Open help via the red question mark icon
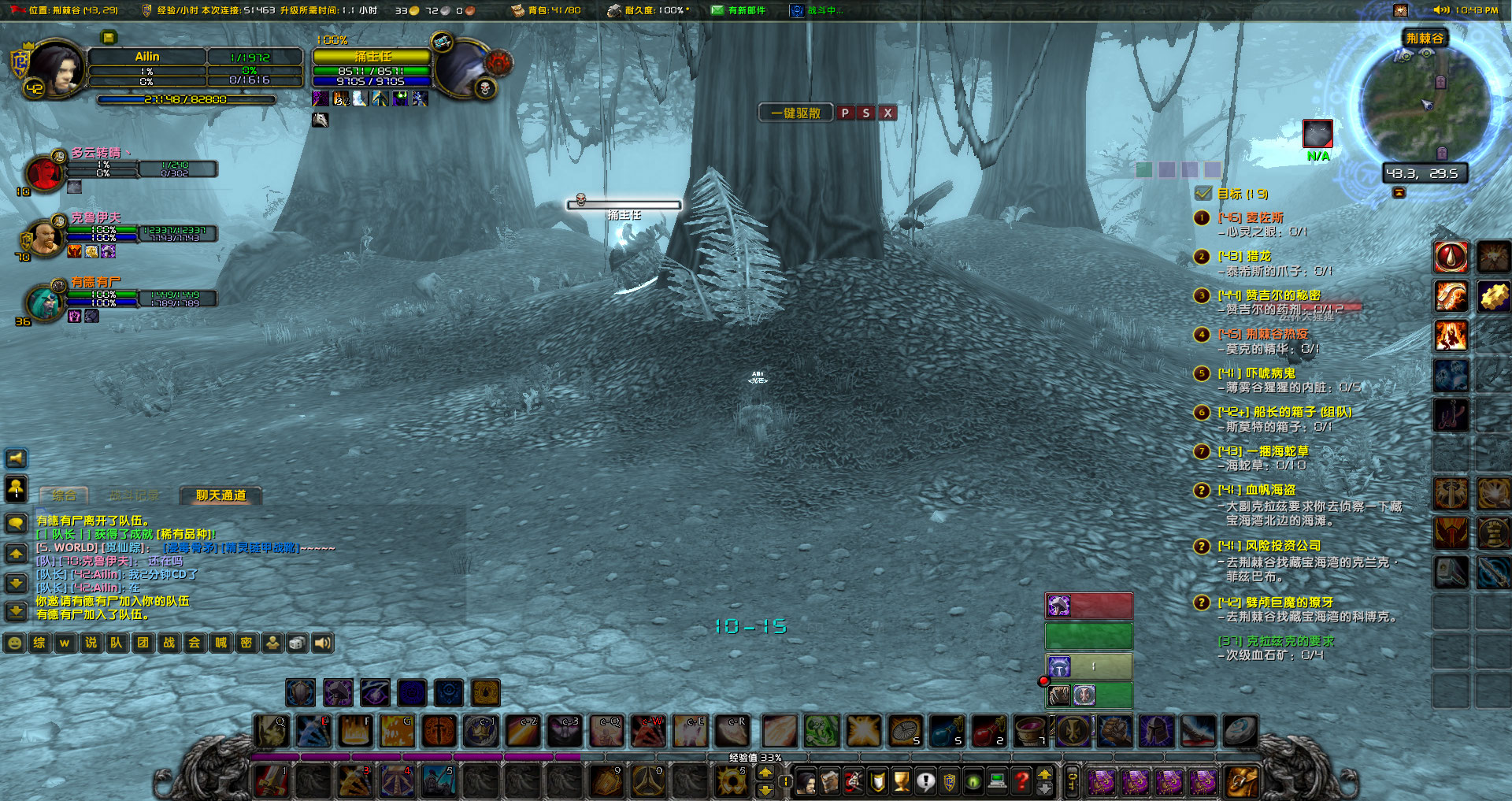This screenshot has height=801, width=1512. [1021, 780]
